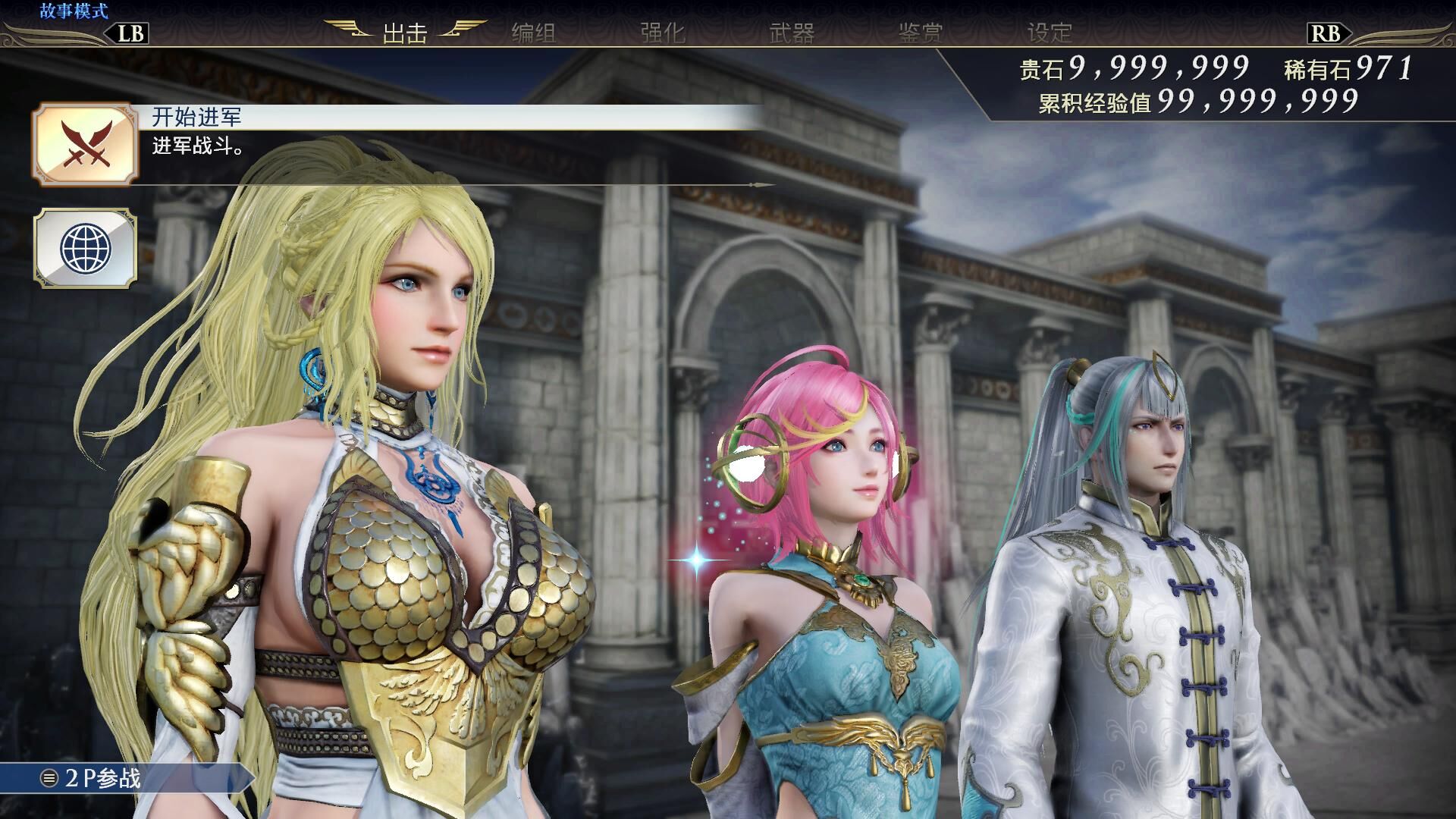The height and width of the screenshot is (819, 1456).
Task: Open the 鉴赏 gallery tab
Action: (x=921, y=33)
